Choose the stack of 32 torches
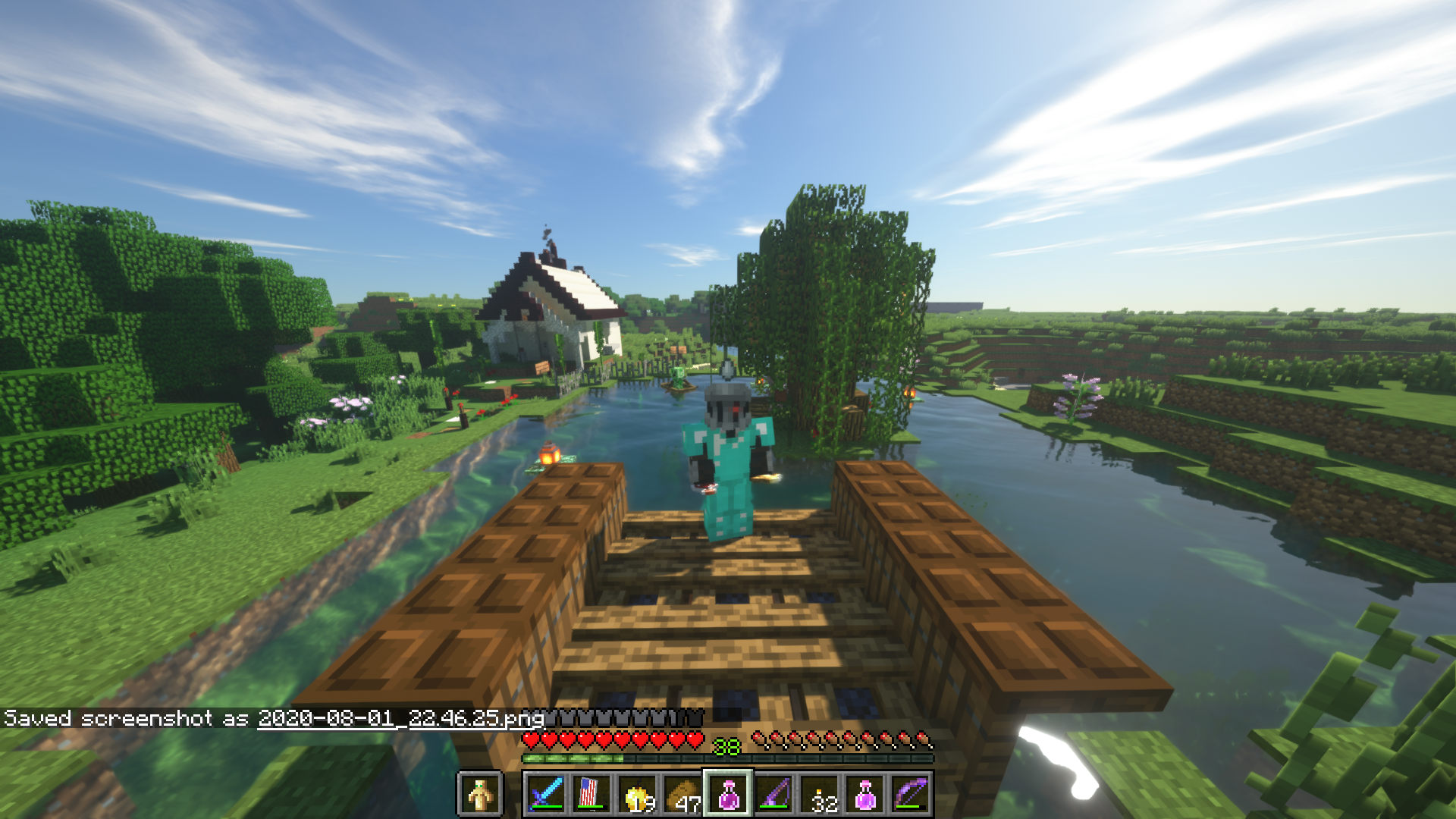The width and height of the screenshot is (1456, 819). [x=820, y=794]
